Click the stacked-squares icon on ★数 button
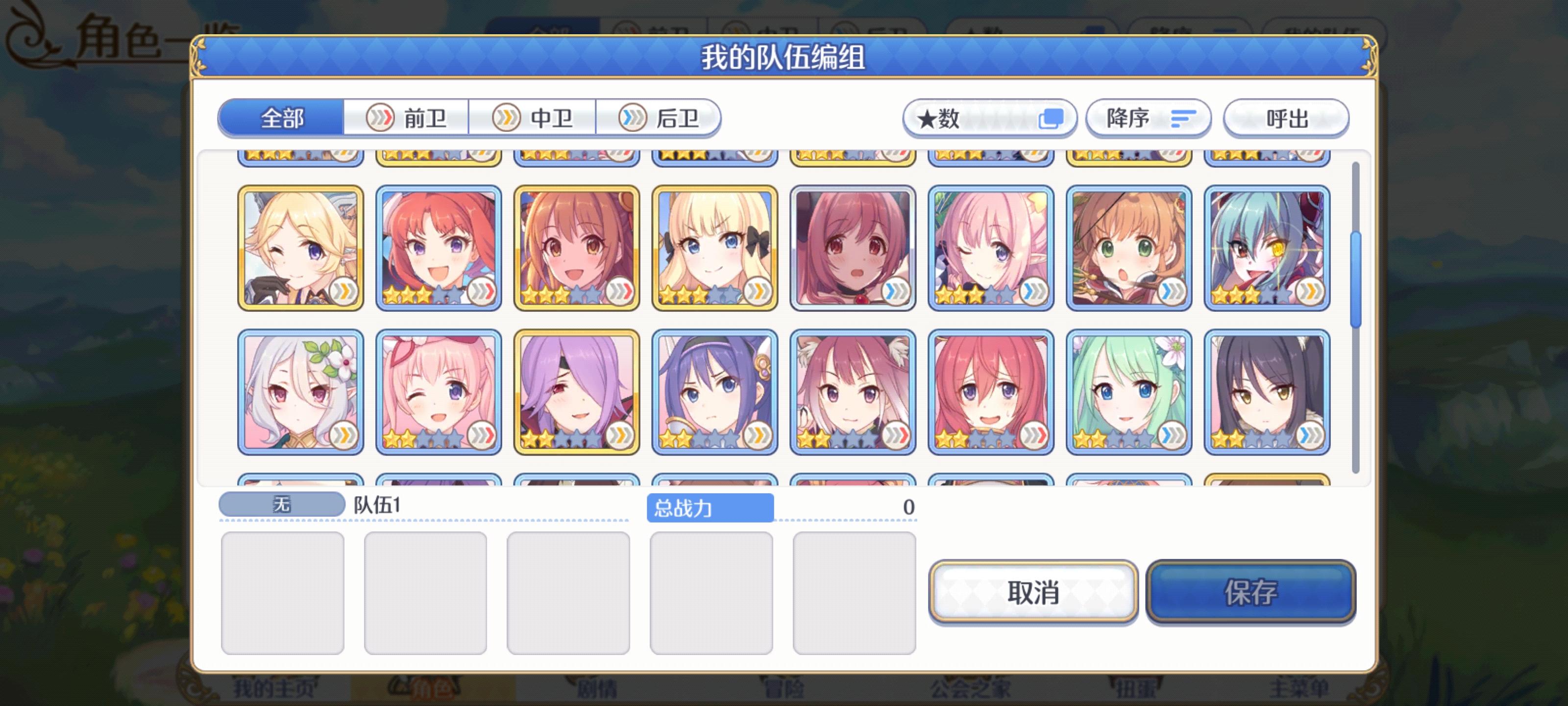Image resolution: width=1568 pixels, height=706 pixels. [x=1053, y=118]
